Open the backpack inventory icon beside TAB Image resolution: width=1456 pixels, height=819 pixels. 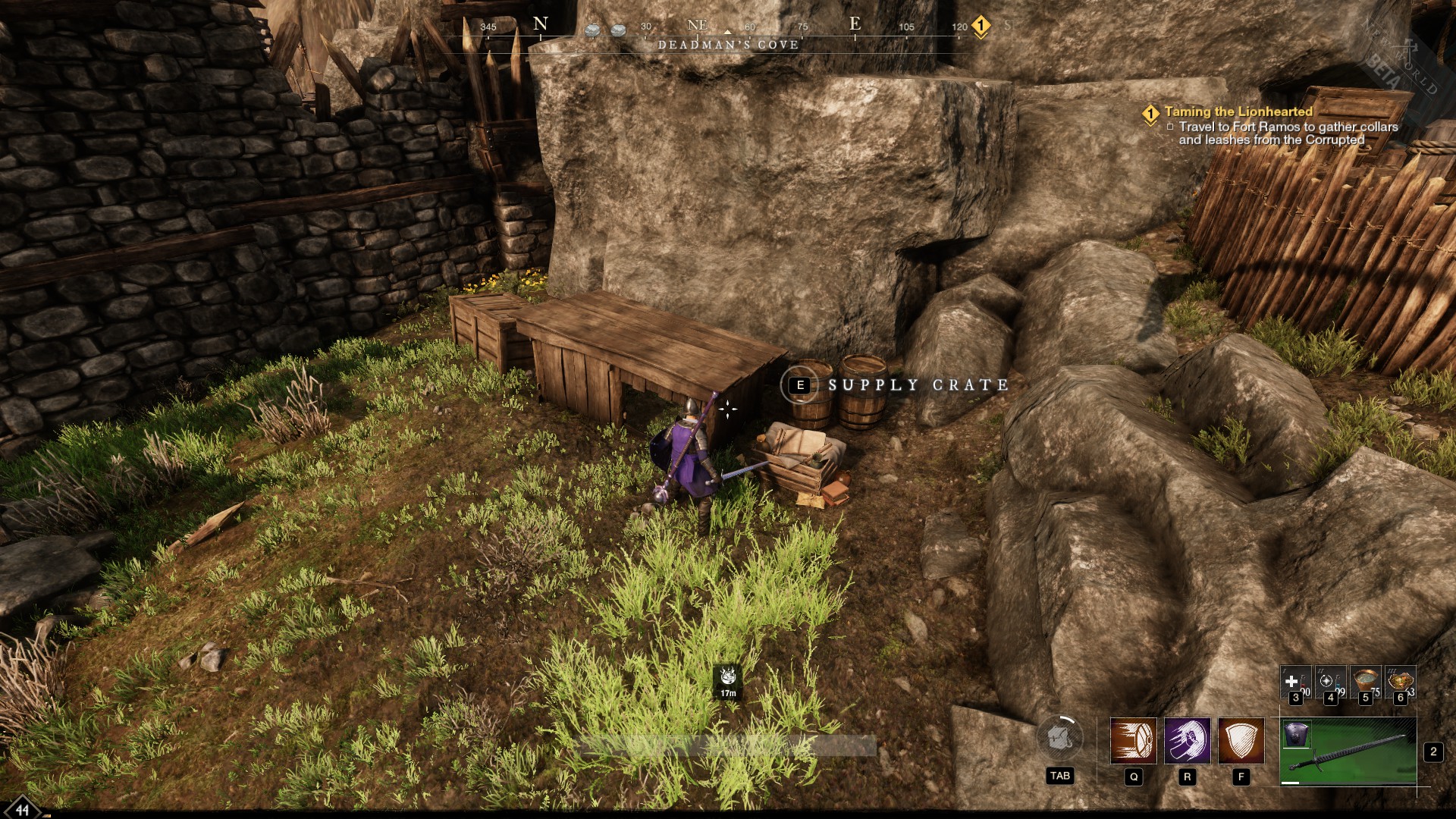1060,738
